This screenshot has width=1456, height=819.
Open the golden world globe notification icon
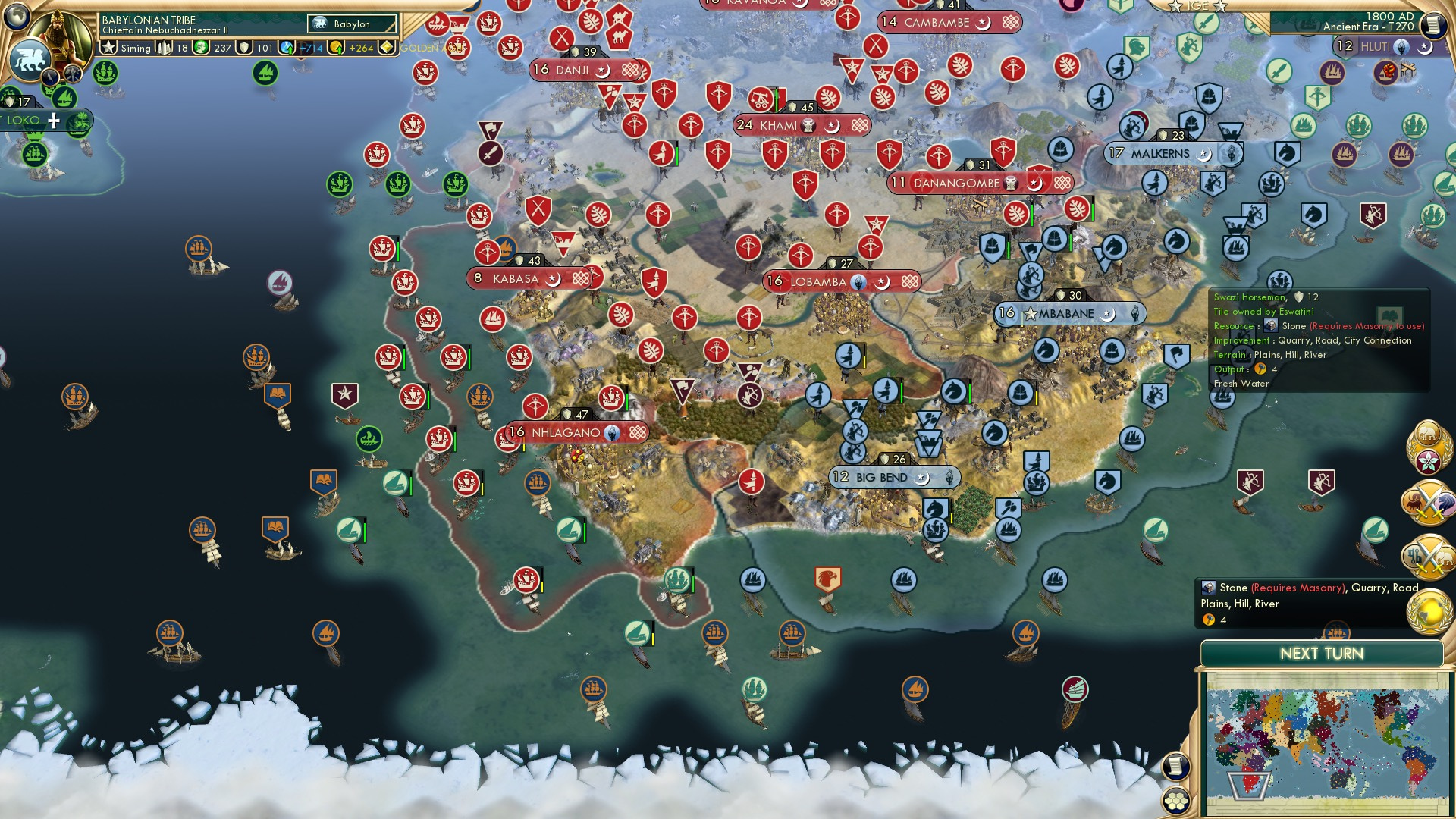point(1429,611)
